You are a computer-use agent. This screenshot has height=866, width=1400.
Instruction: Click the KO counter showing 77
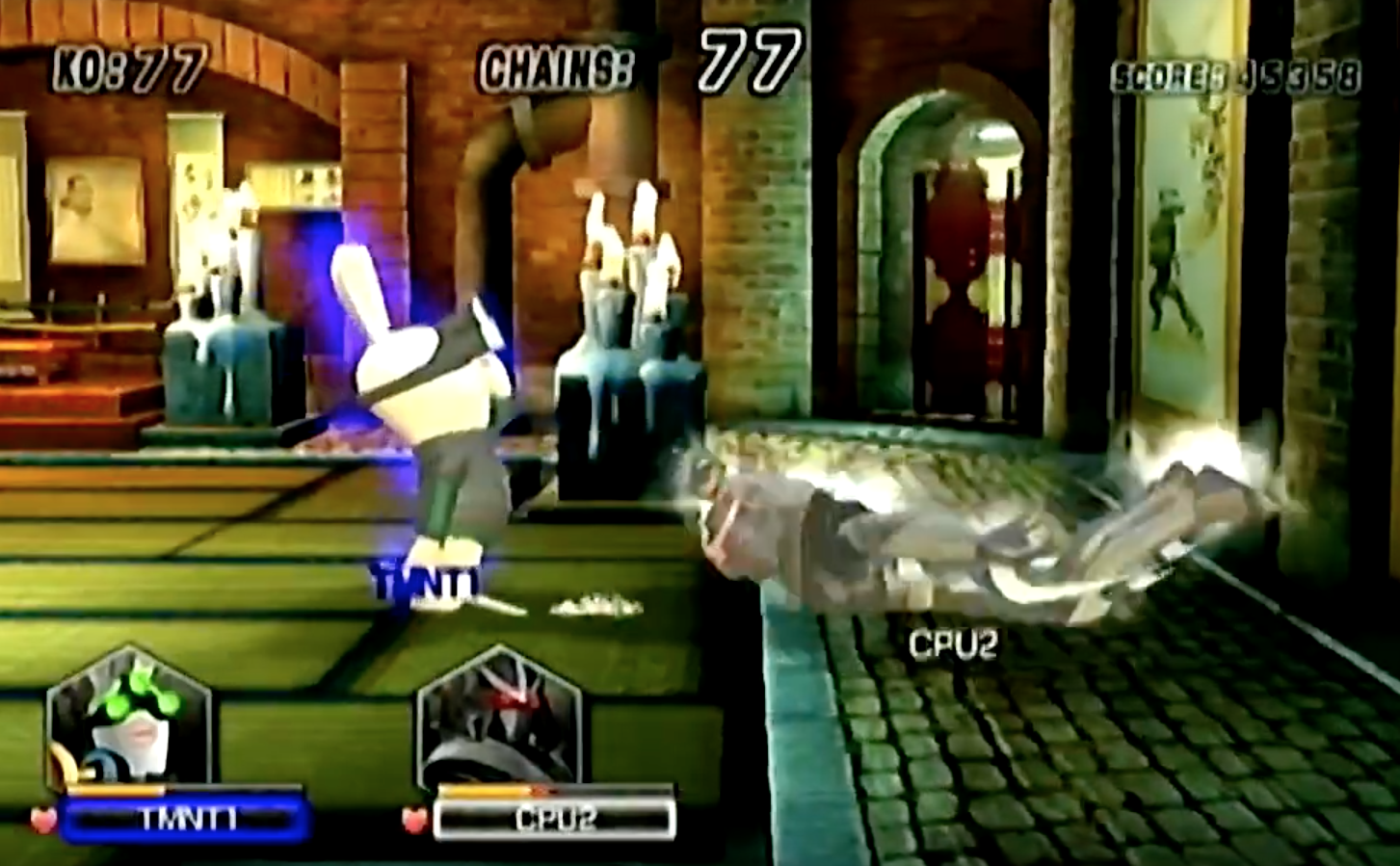coord(125,66)
